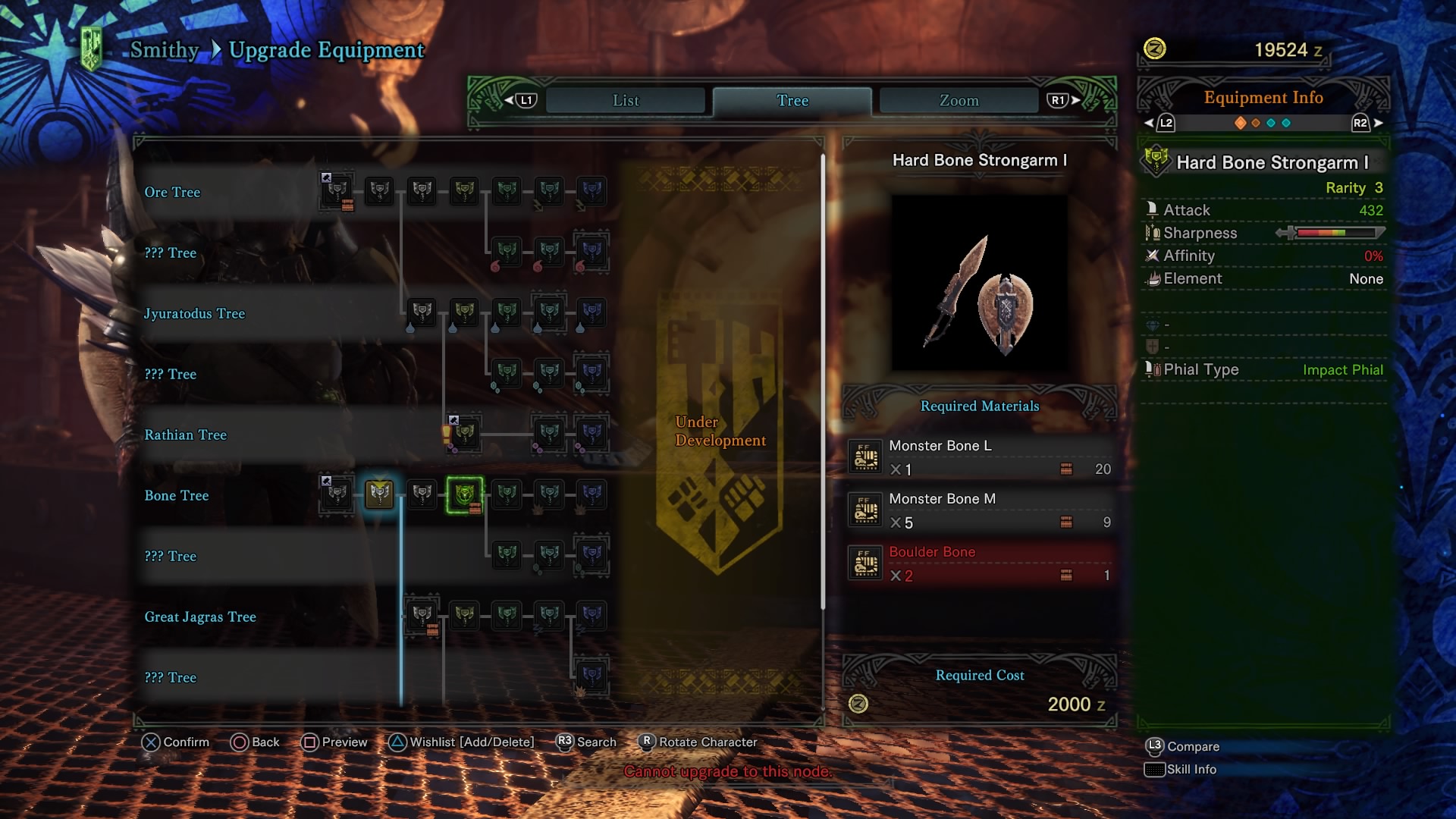
Task: Click the Preview option in bottom bar
Action: click(x=334, y=742)
